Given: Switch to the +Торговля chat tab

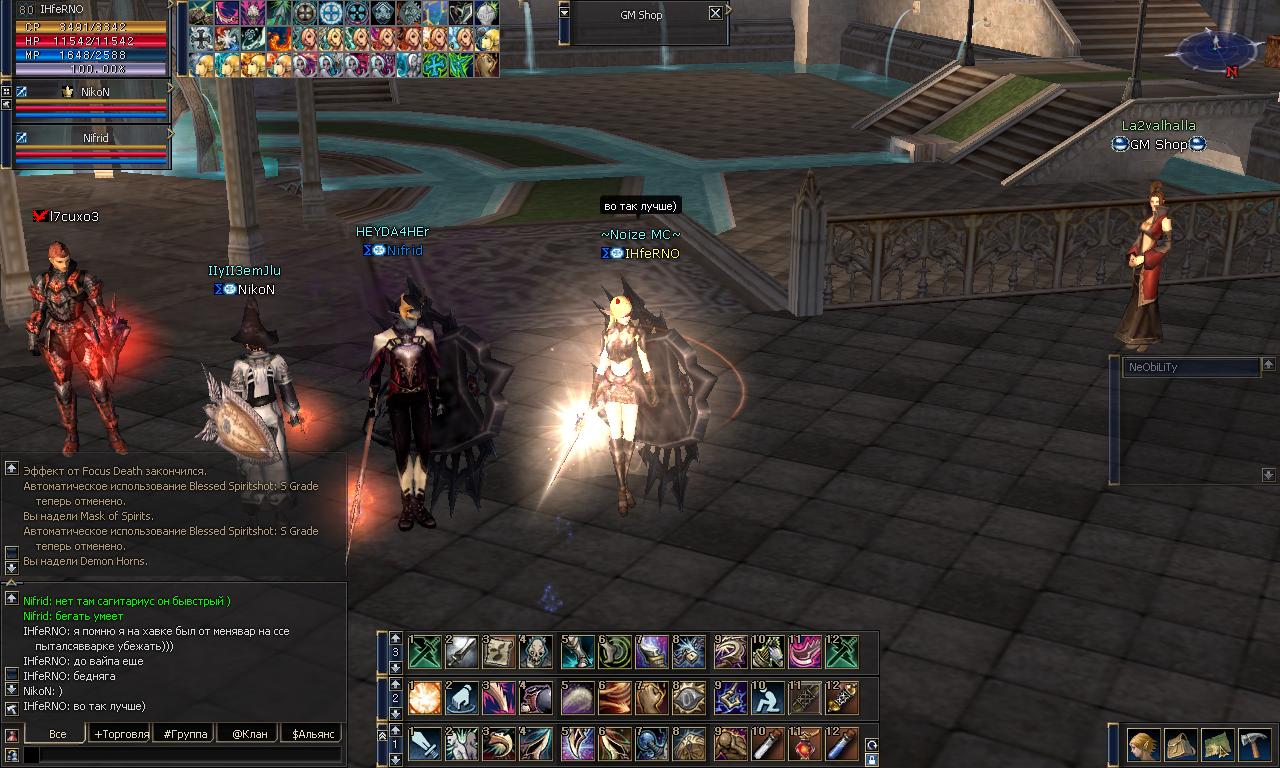Looking at the screenshot, I should pos(121,734).
